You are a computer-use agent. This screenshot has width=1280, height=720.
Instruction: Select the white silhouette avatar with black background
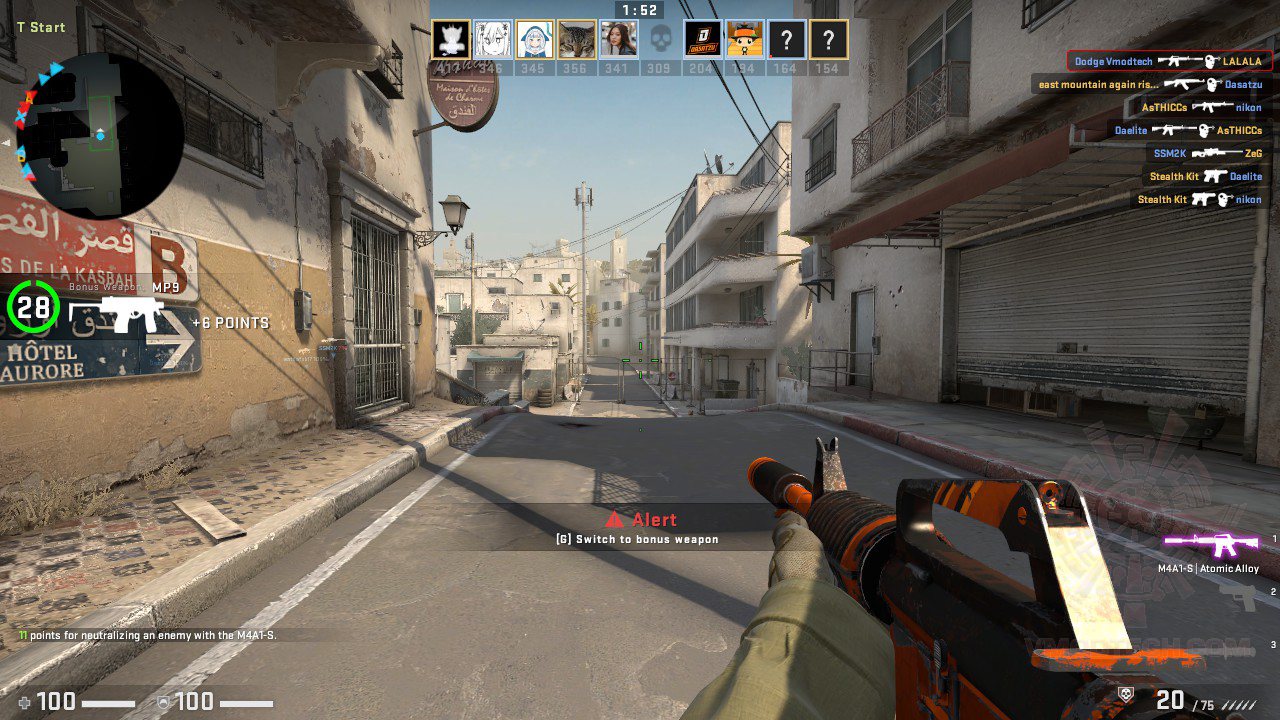click(x=451, y=40)
